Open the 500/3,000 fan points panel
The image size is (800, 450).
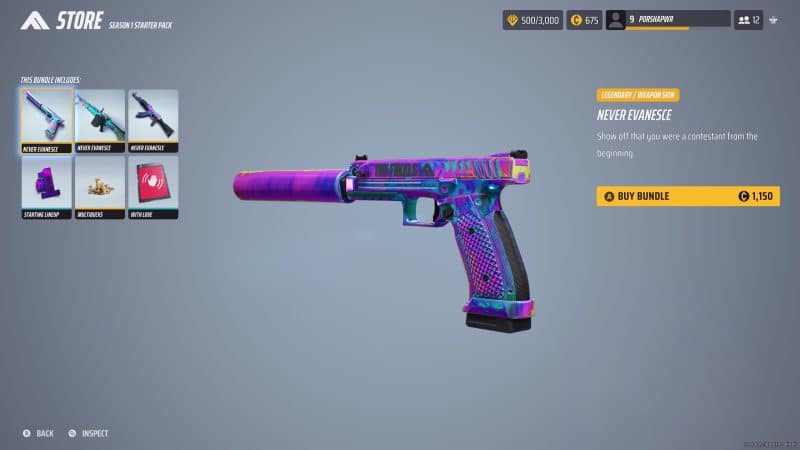[532, 19]
